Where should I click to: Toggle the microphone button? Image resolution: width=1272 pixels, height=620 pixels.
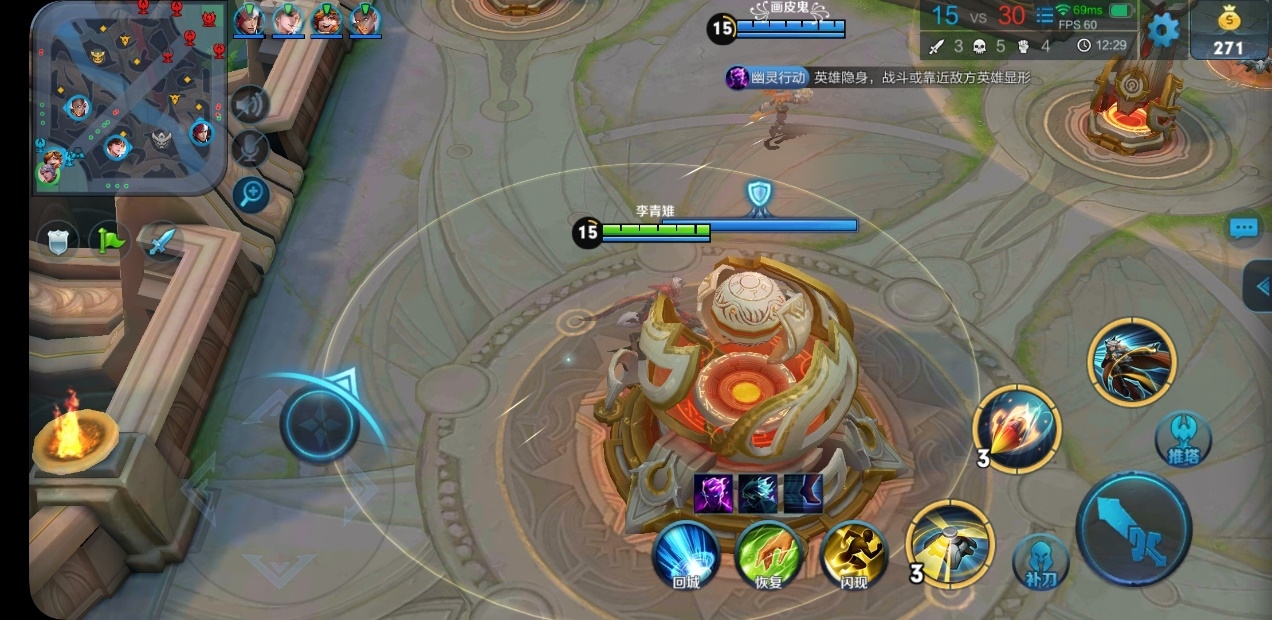250,149
